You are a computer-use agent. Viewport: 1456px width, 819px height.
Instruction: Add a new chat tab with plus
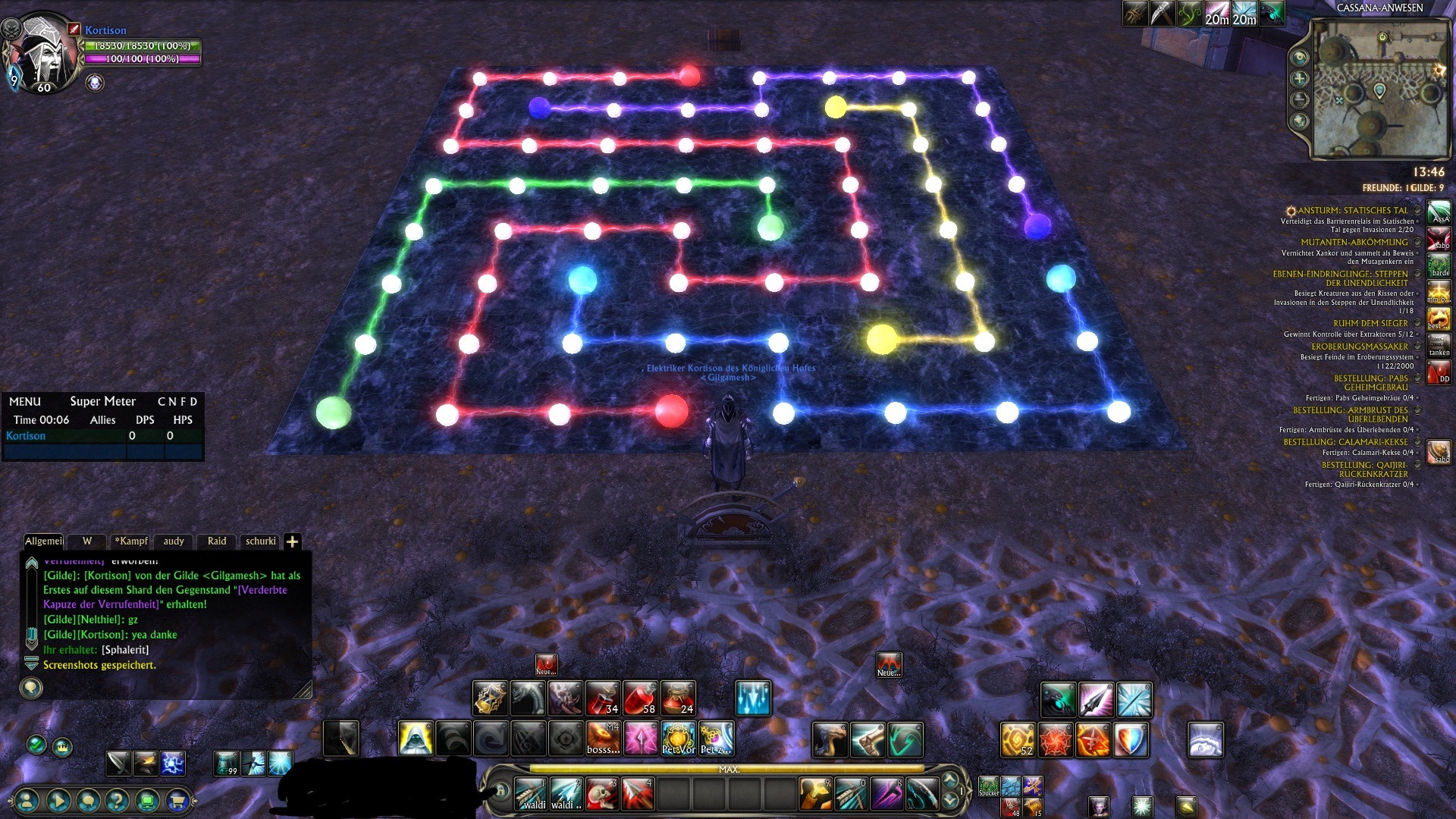point(292,541)
